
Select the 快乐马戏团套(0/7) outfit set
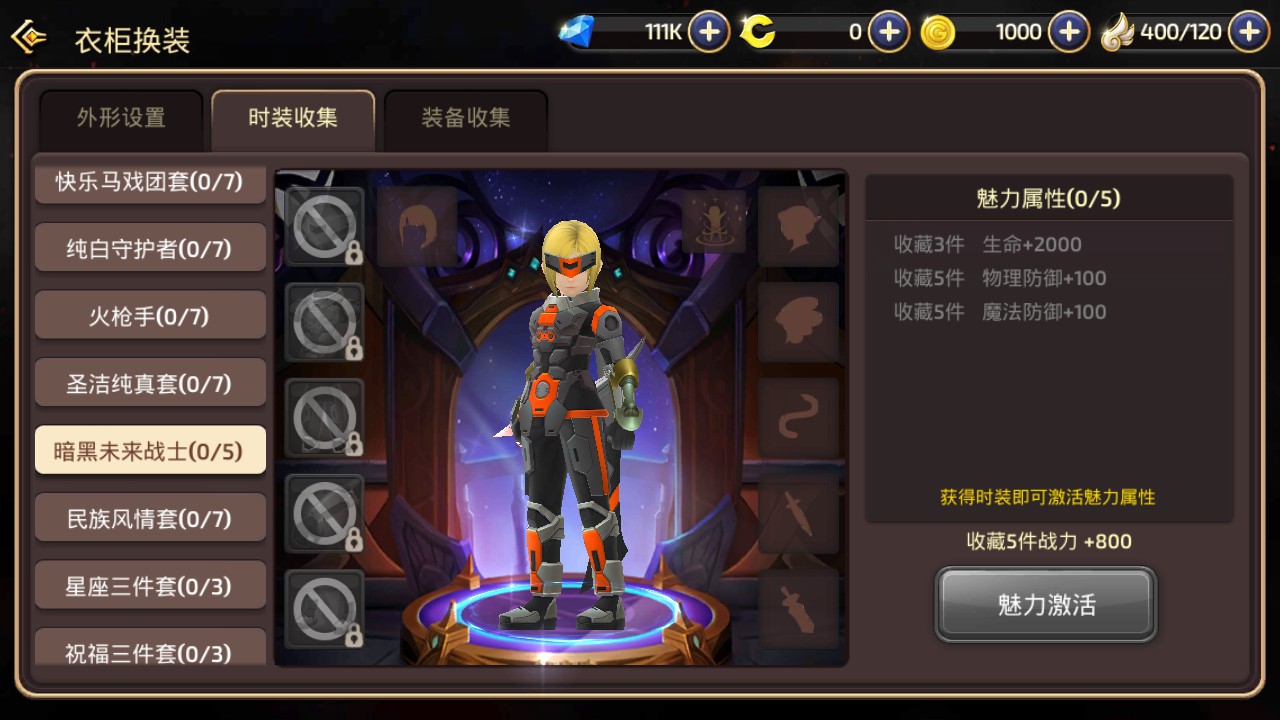point(150,182)
